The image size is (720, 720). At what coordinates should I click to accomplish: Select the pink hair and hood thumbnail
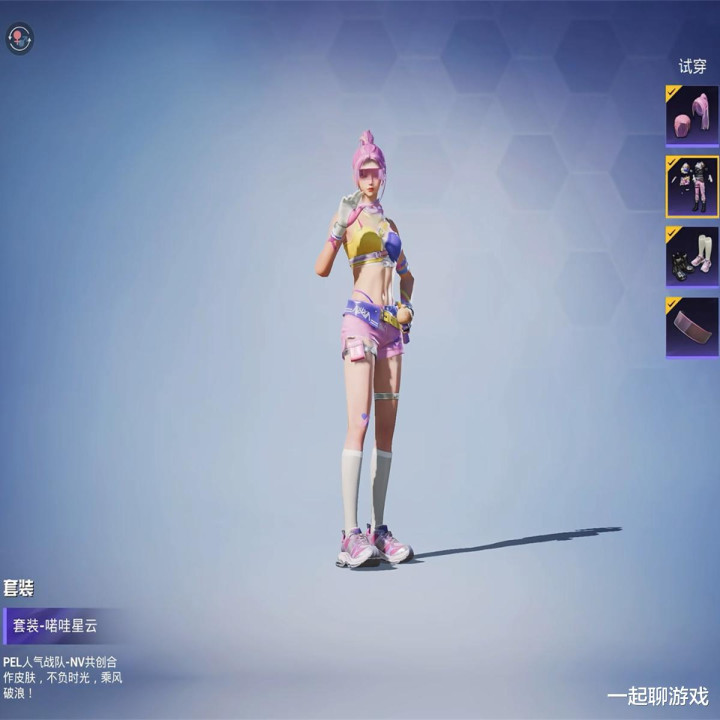point(692,116)
